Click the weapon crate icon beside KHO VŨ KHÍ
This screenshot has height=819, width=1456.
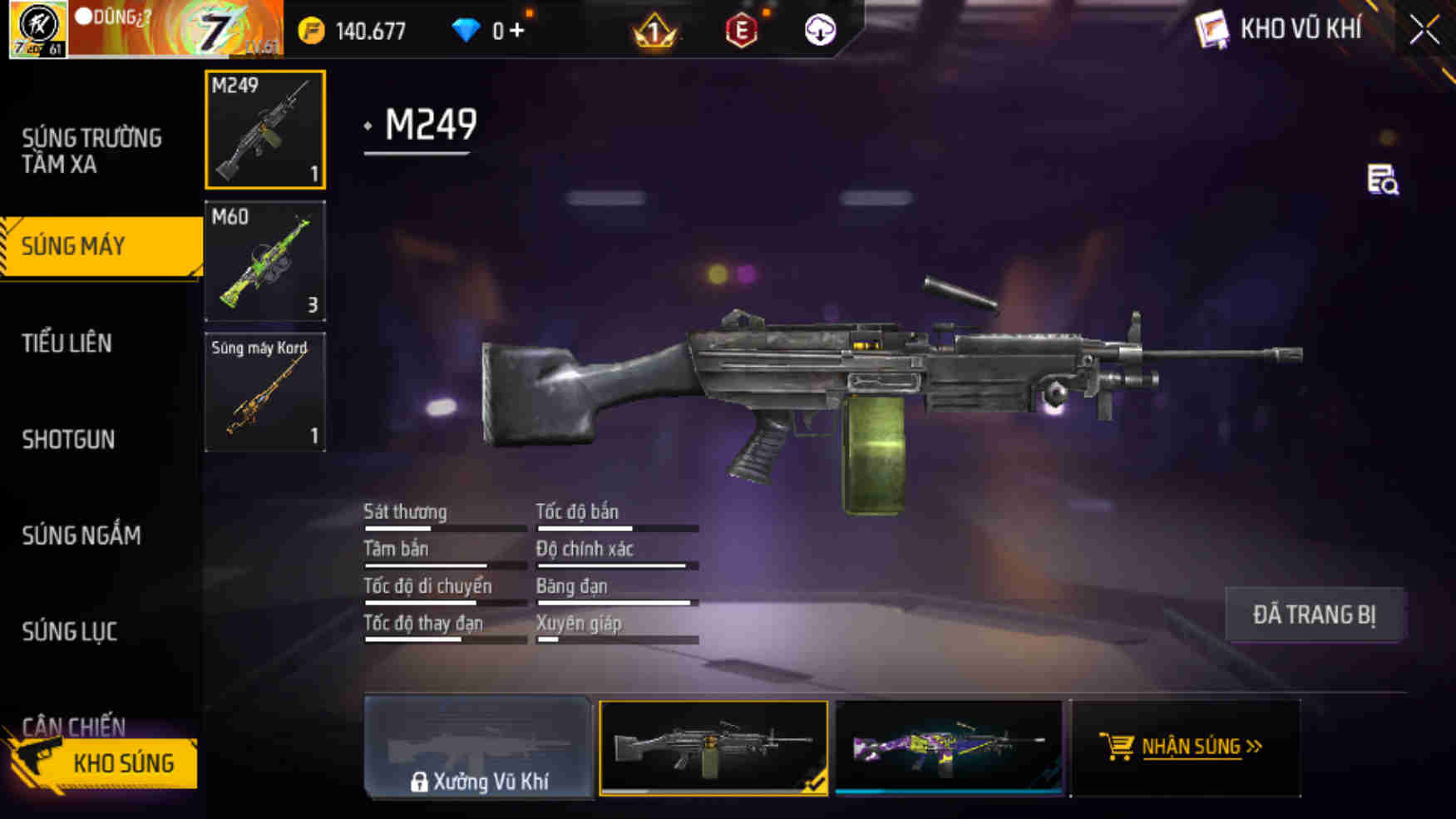(1212, 28)
